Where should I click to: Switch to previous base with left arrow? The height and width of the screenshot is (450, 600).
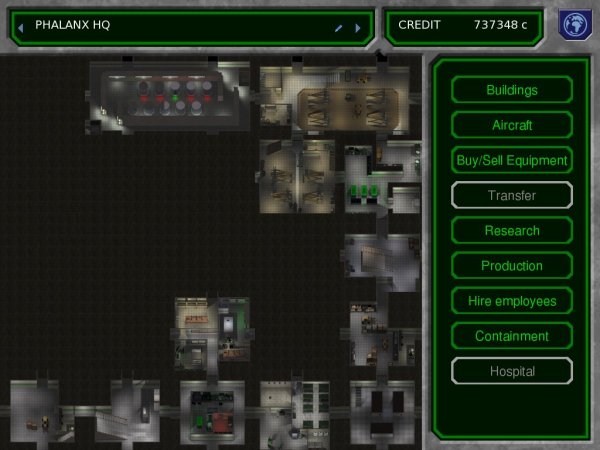click(x=21, y=28)
